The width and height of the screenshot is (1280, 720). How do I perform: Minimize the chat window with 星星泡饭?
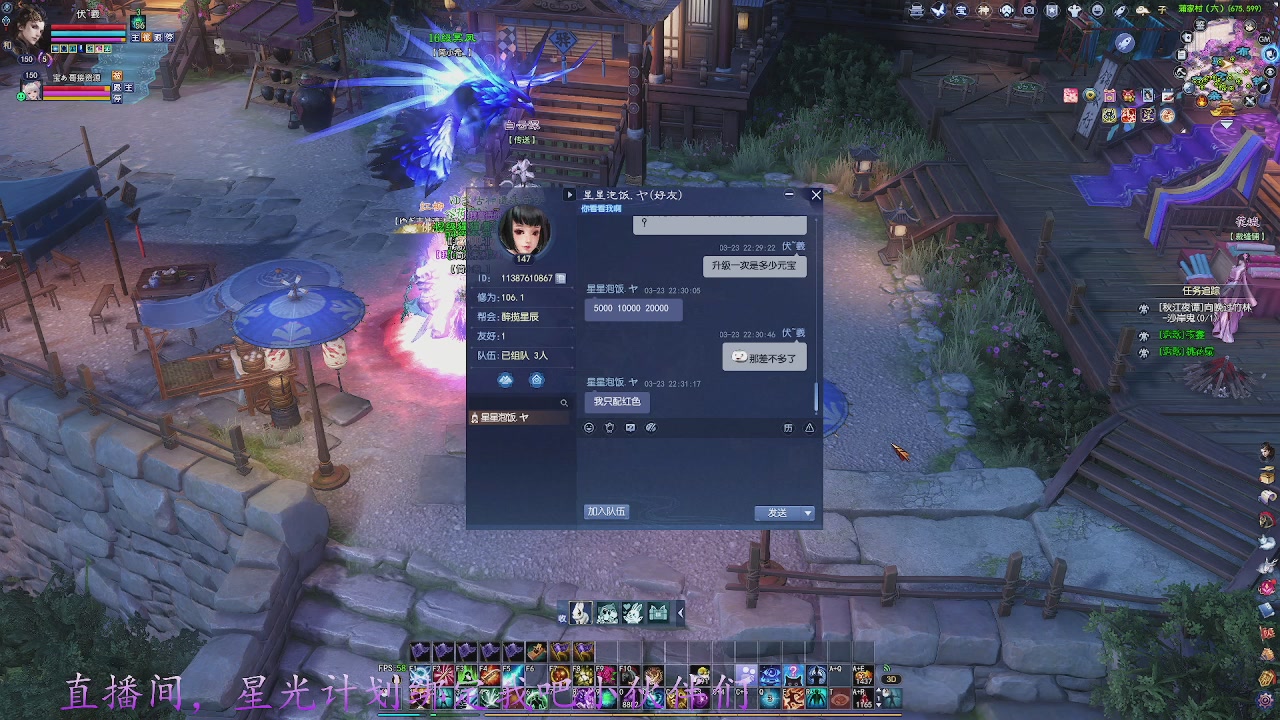tap(789, 195)
